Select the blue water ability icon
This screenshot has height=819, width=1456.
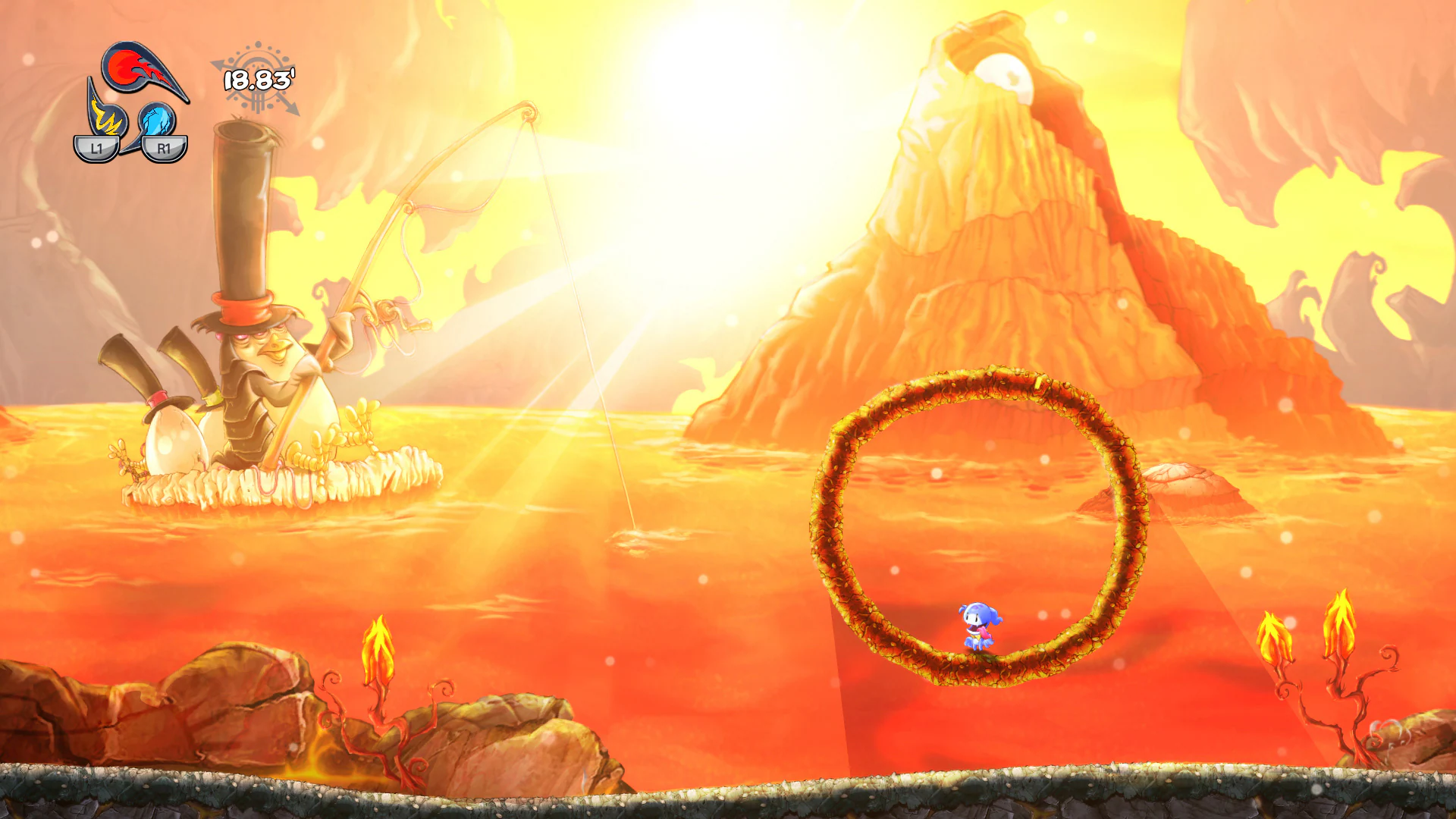point(158,121)
